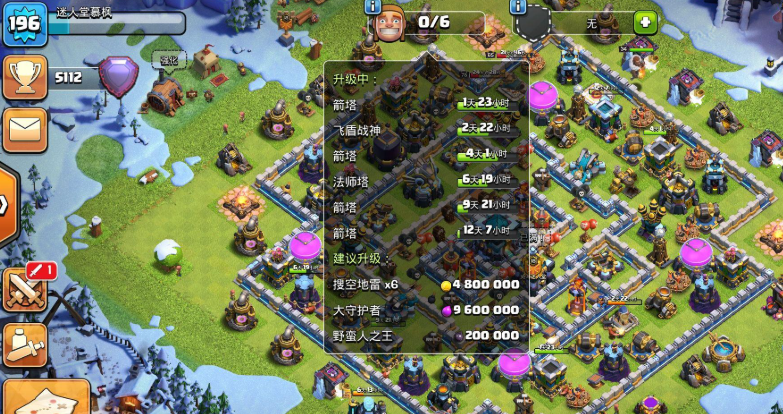
Task: Select the 飞盾战神 upgrade row
Action: (426, 128)
